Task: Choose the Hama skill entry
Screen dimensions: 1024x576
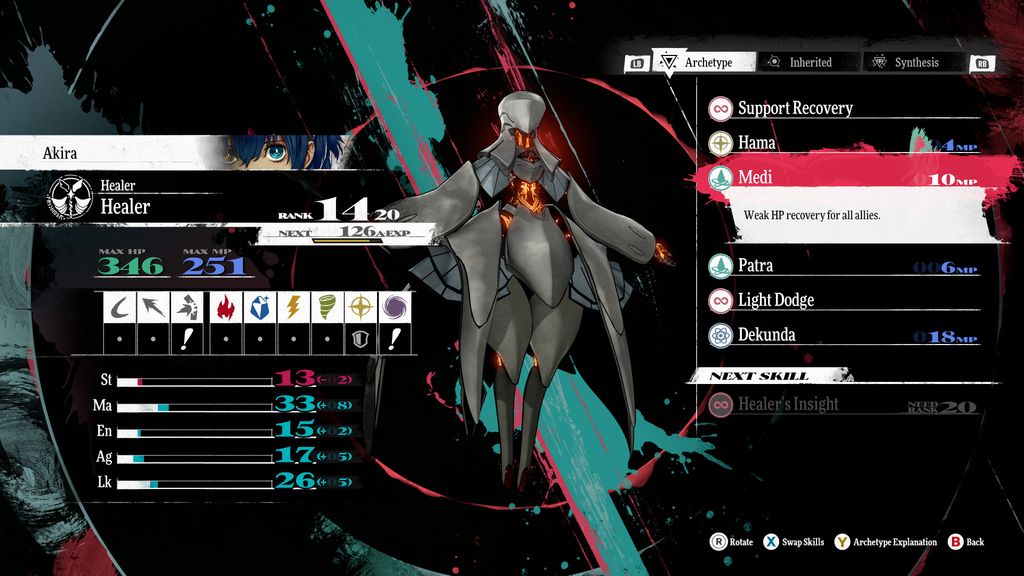Action: [x=756, y=143]
